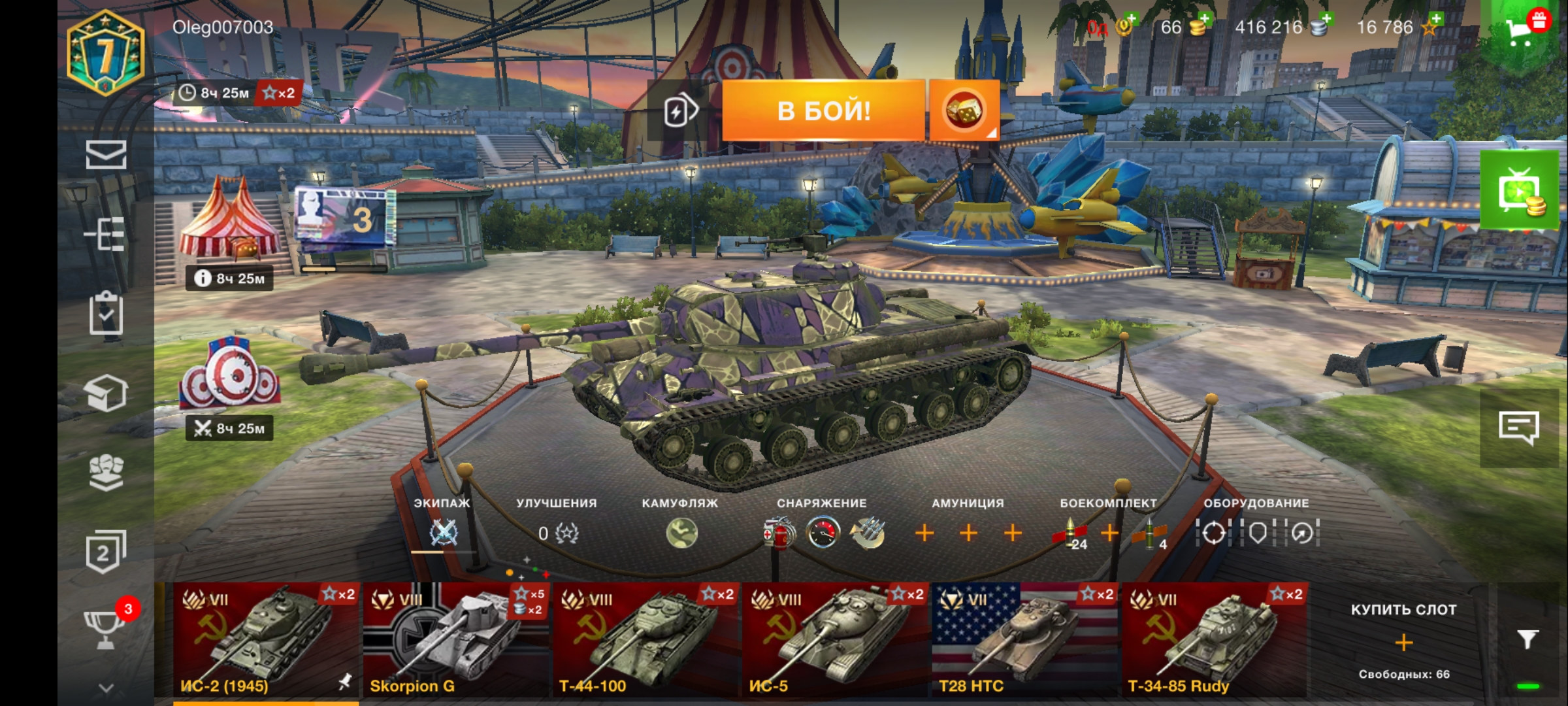Open battle mode selector with dice icon
Screen dimensions: 1568x706
964,110
